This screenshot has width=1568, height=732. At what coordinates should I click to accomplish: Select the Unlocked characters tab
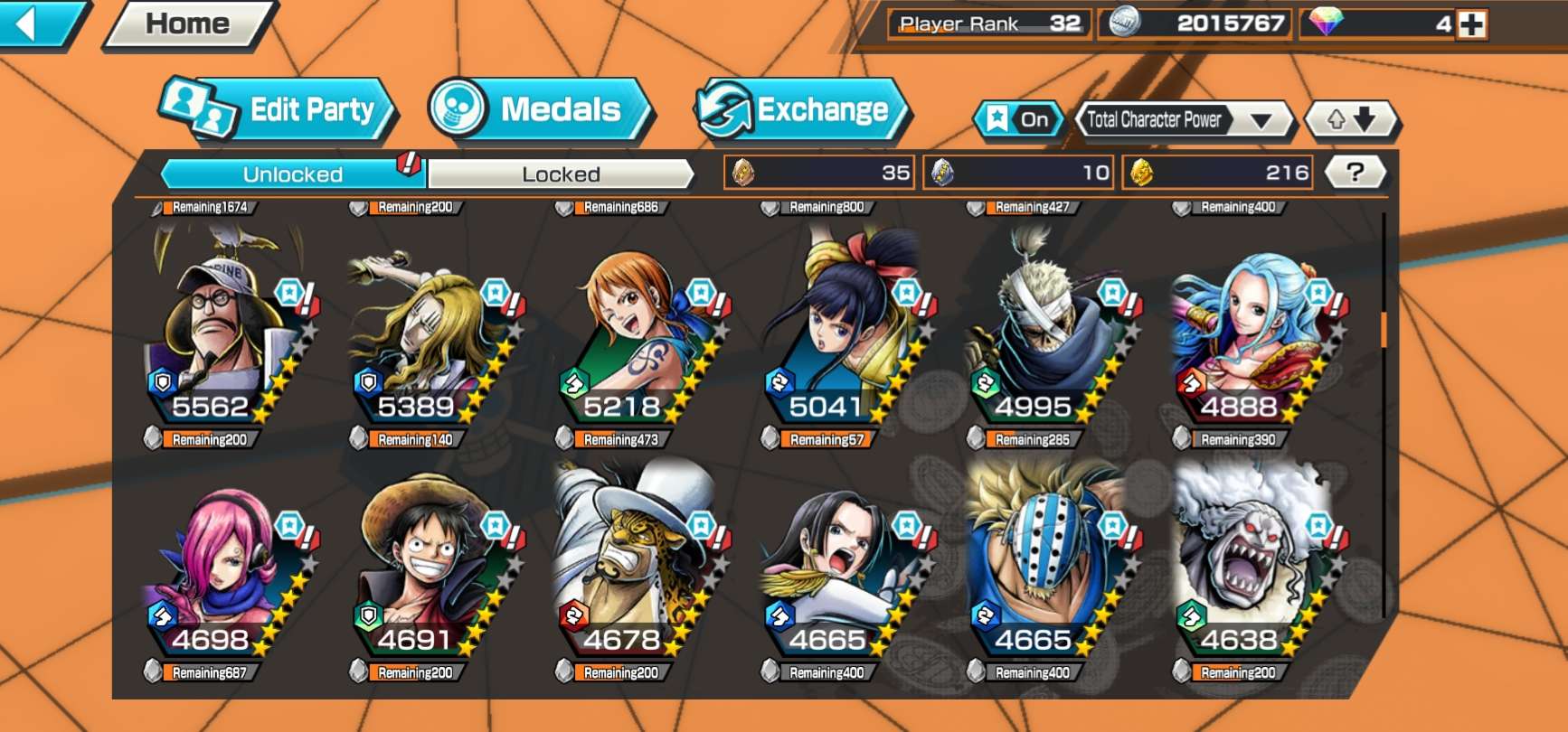tap(292, 174)
